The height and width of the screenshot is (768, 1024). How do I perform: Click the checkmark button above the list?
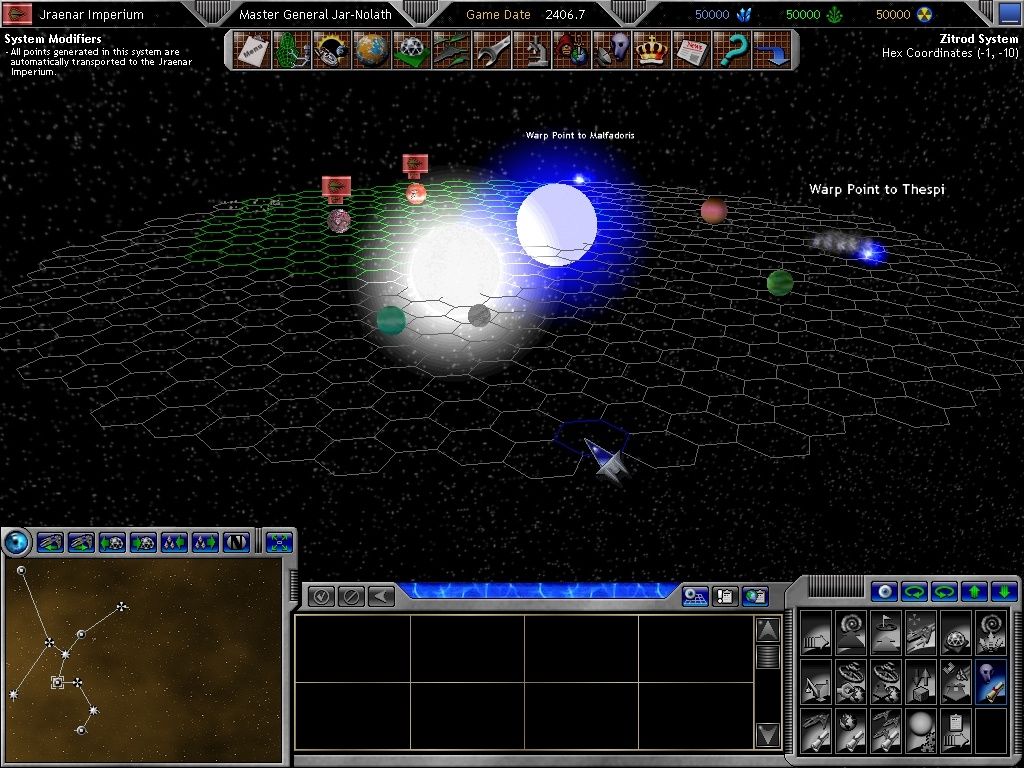321,597
